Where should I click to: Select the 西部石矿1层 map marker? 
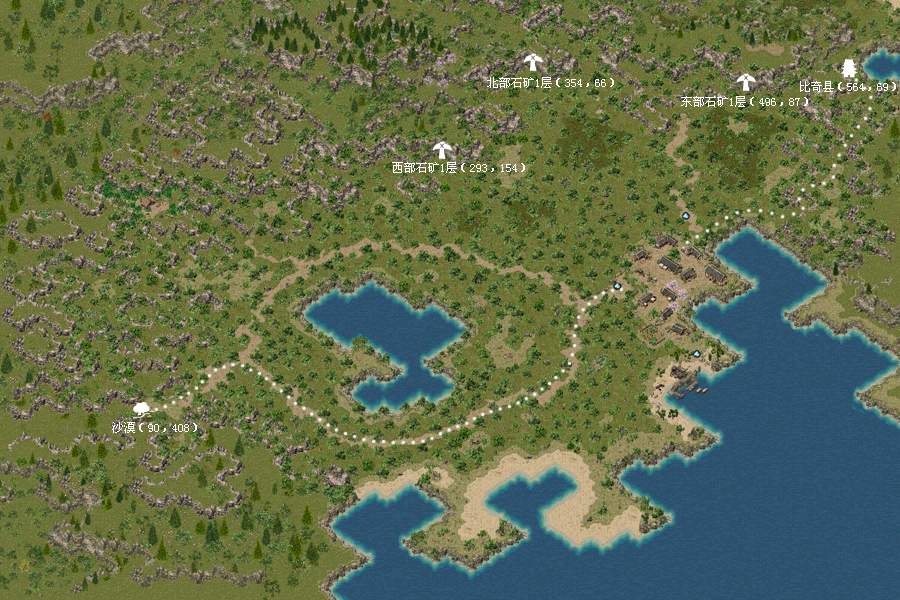point(441,150)
